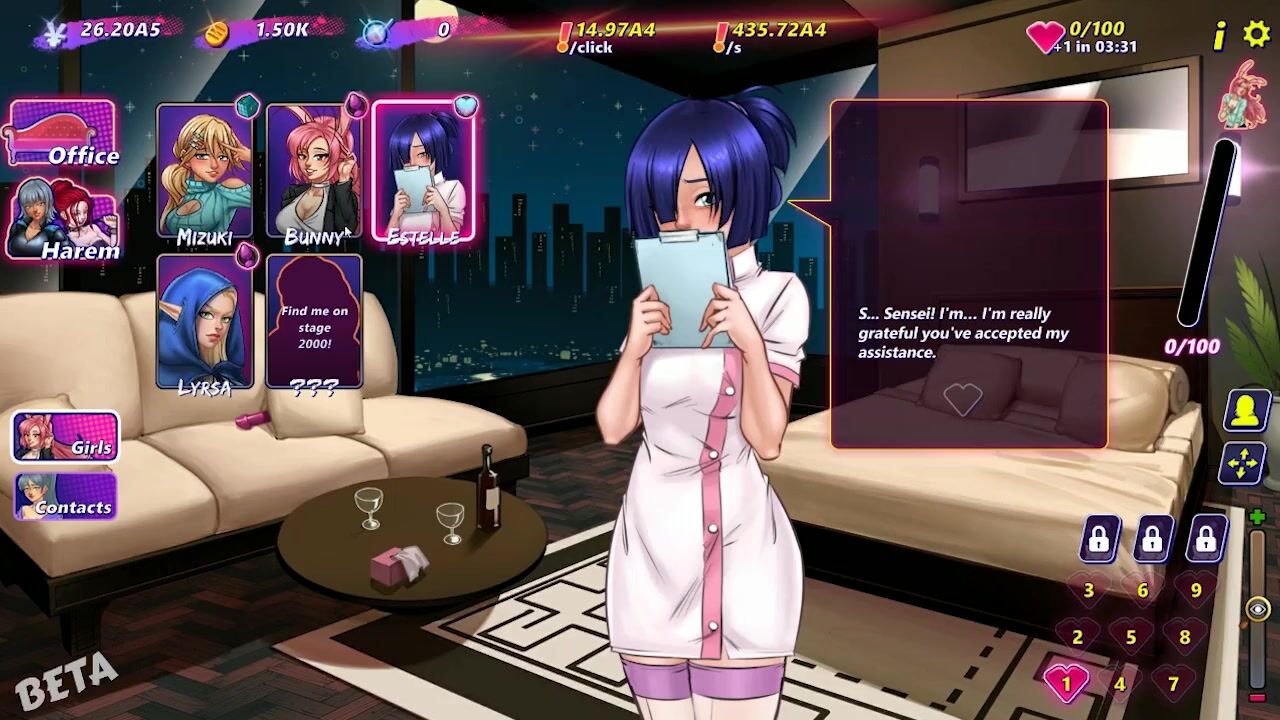
Task: Open the Contacts menu
Action: [65, 497]
